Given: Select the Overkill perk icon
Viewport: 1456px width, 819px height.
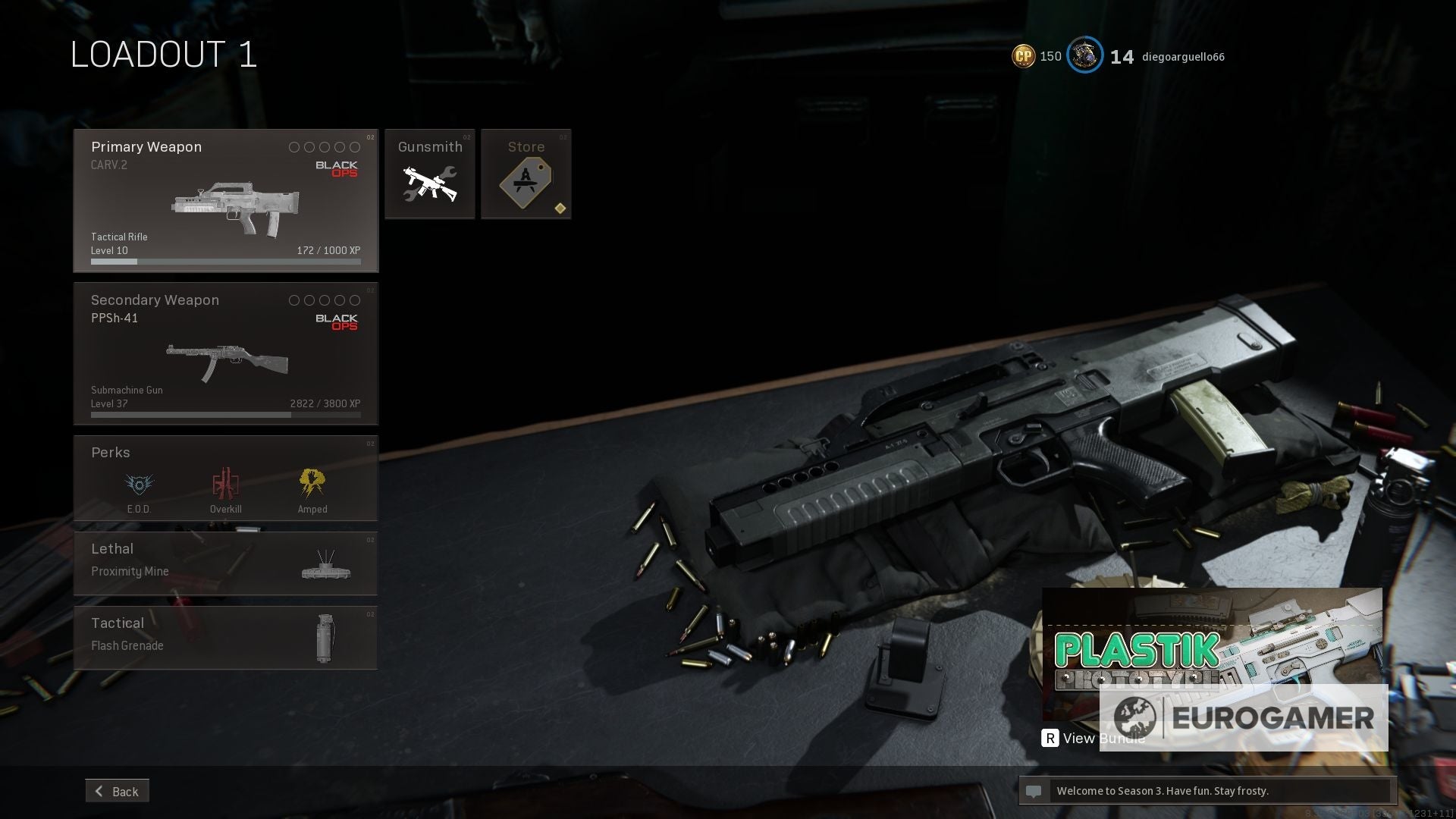Looking at the screenshot, I should tap(225, 485).
